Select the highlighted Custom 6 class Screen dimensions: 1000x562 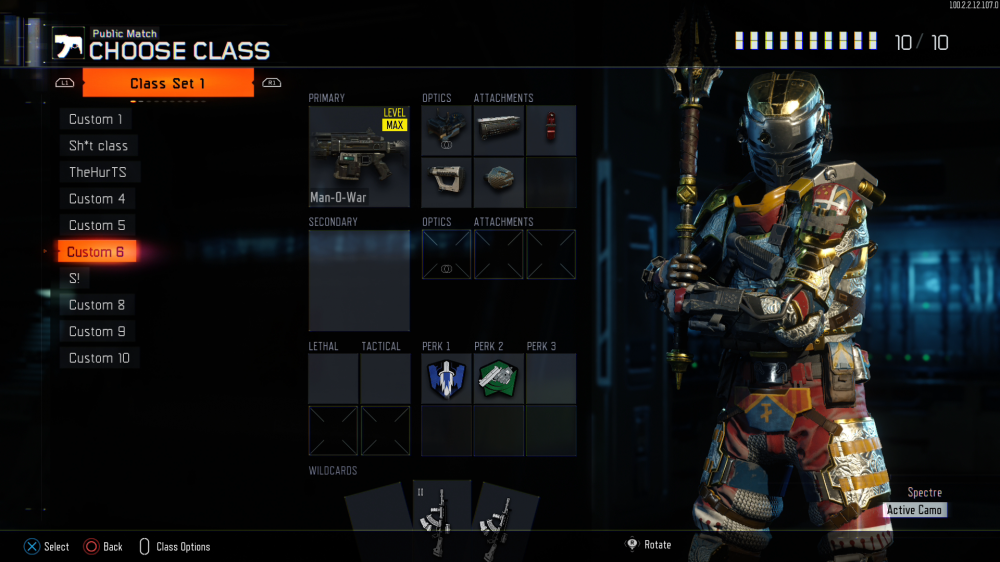click(x=96, y=252)
